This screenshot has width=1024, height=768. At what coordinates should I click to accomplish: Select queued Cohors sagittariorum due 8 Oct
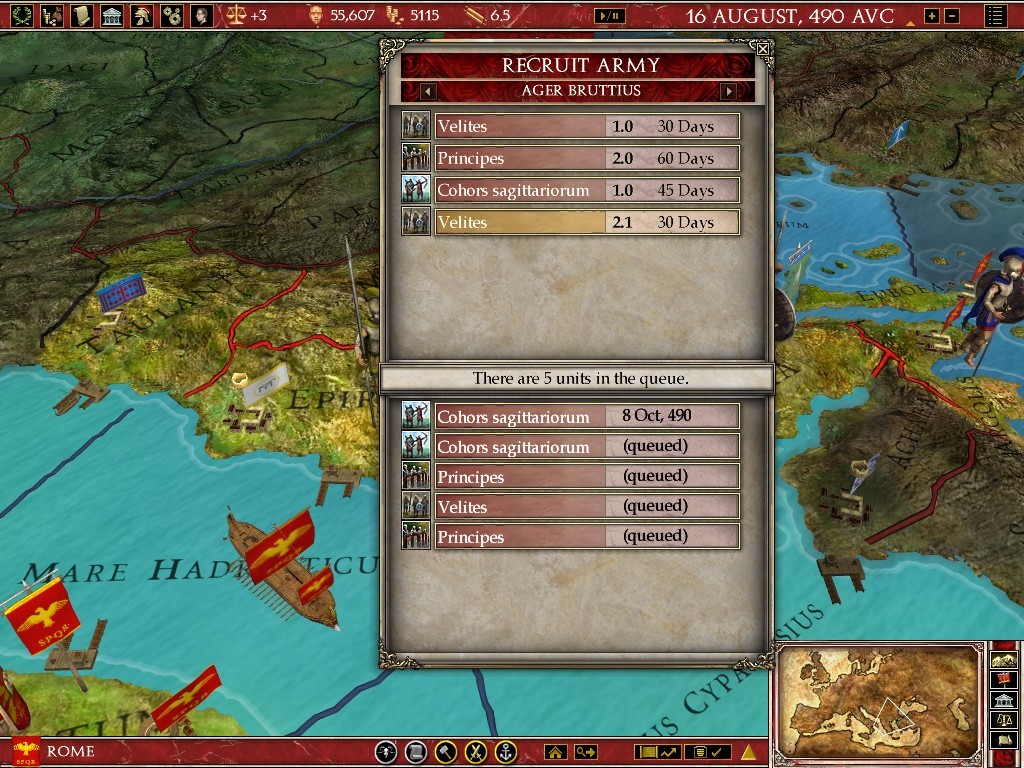pos(587,416)
